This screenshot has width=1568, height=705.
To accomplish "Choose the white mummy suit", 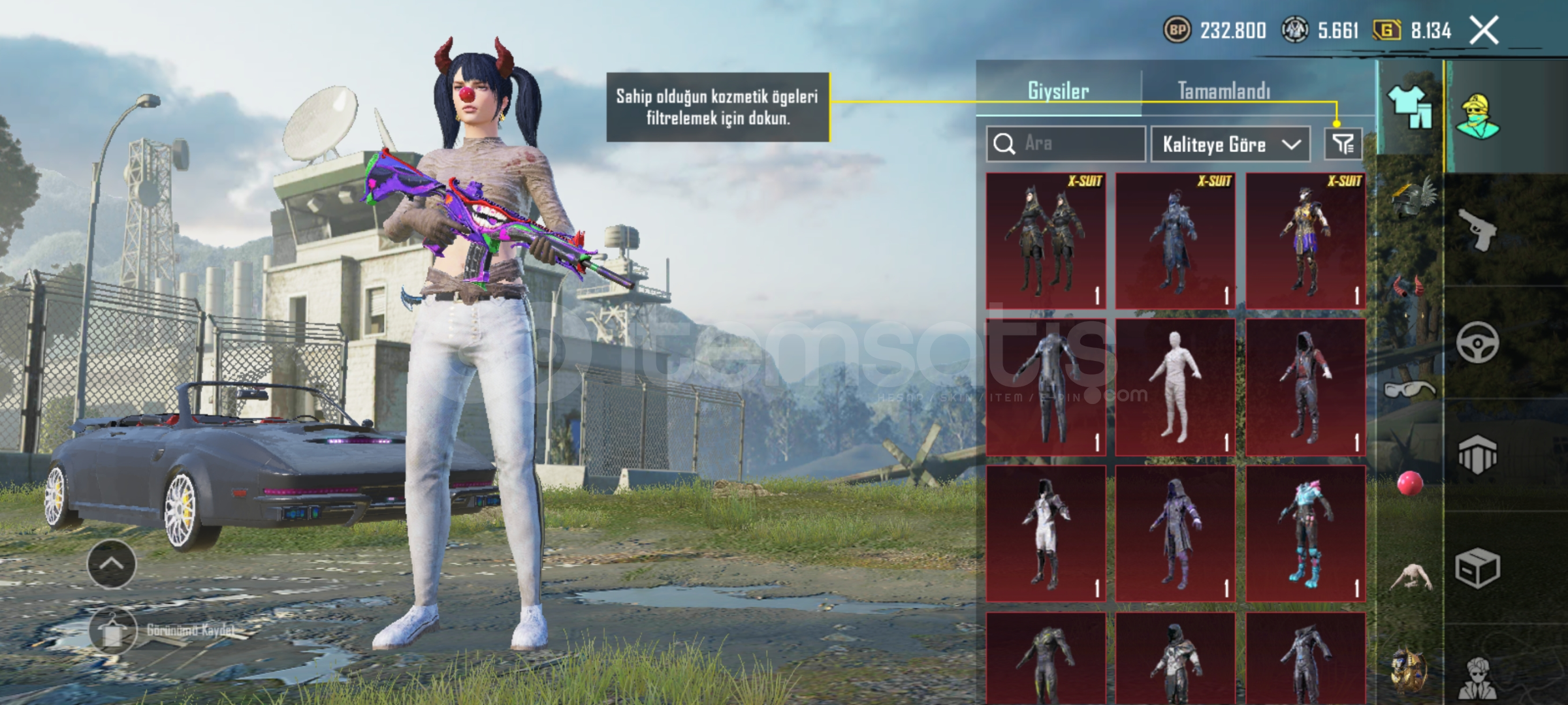I will coord(1175,387).
